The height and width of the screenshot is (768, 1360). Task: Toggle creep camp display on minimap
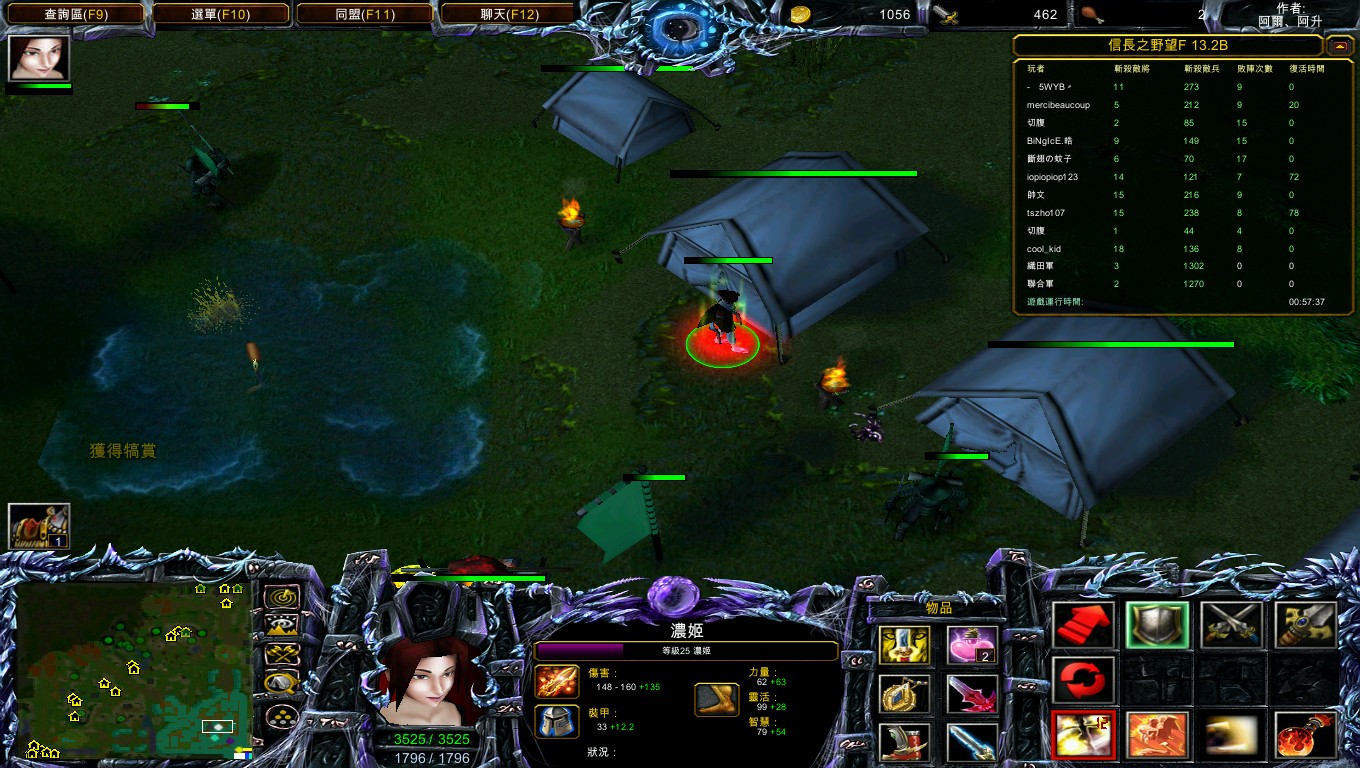tap(282, 685)
